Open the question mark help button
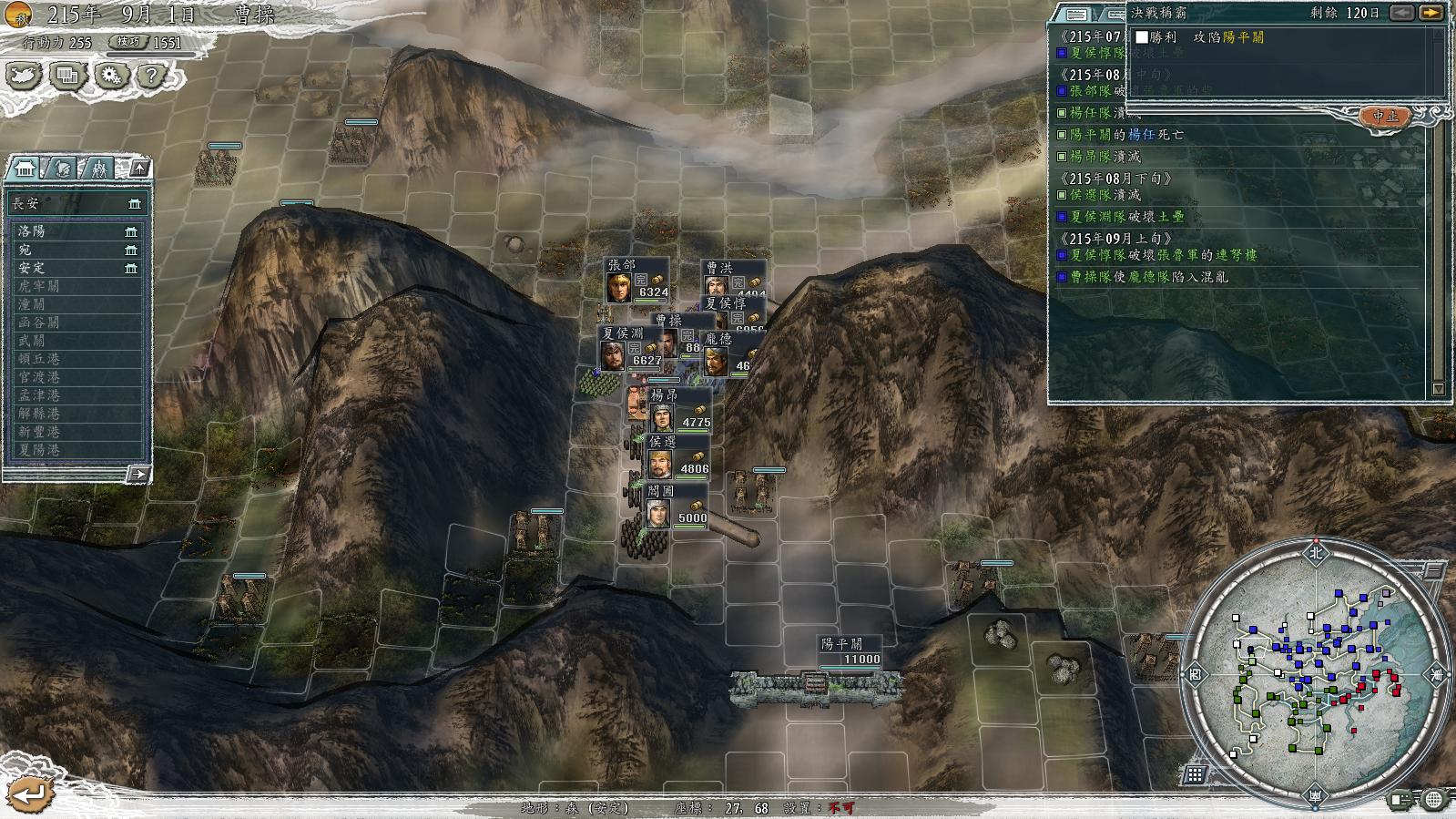The width and height of the screenshot is (1456, 819). click(152, 75)
